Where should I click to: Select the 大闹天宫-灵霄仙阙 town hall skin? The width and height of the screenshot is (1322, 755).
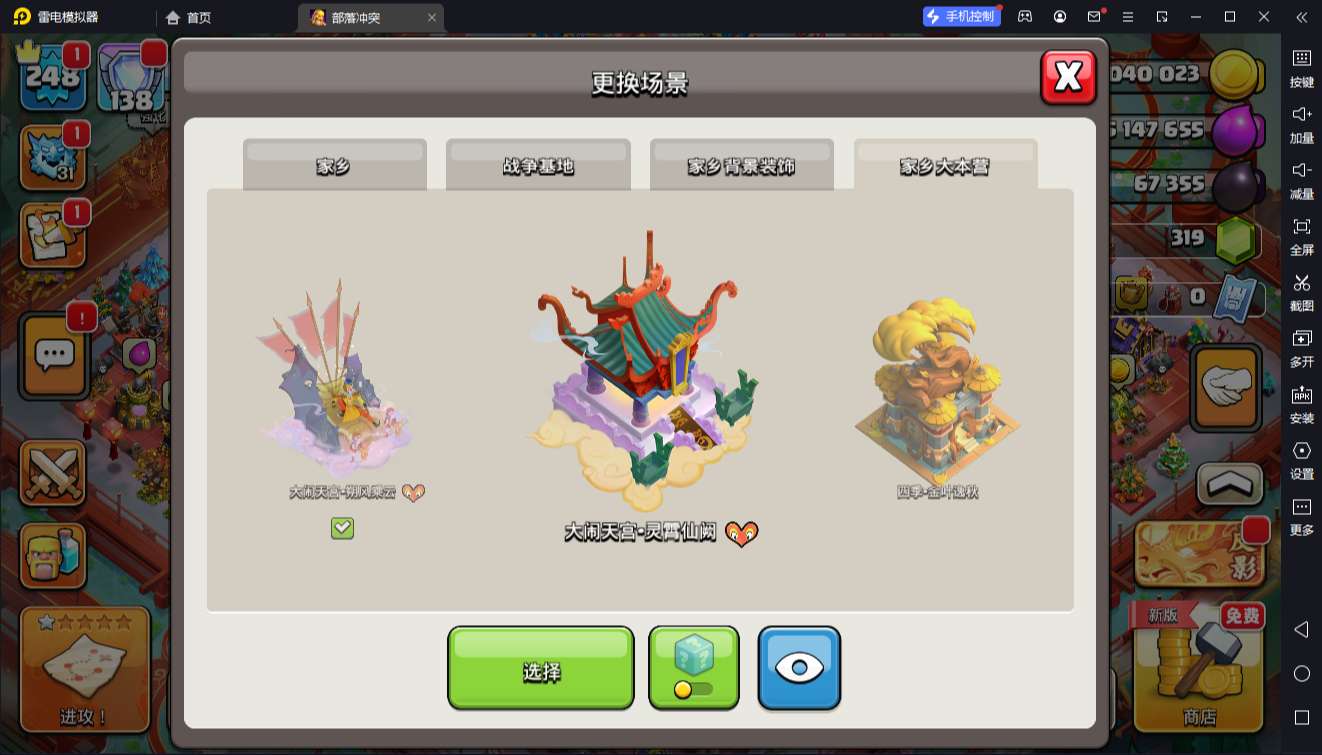point(645,380)
